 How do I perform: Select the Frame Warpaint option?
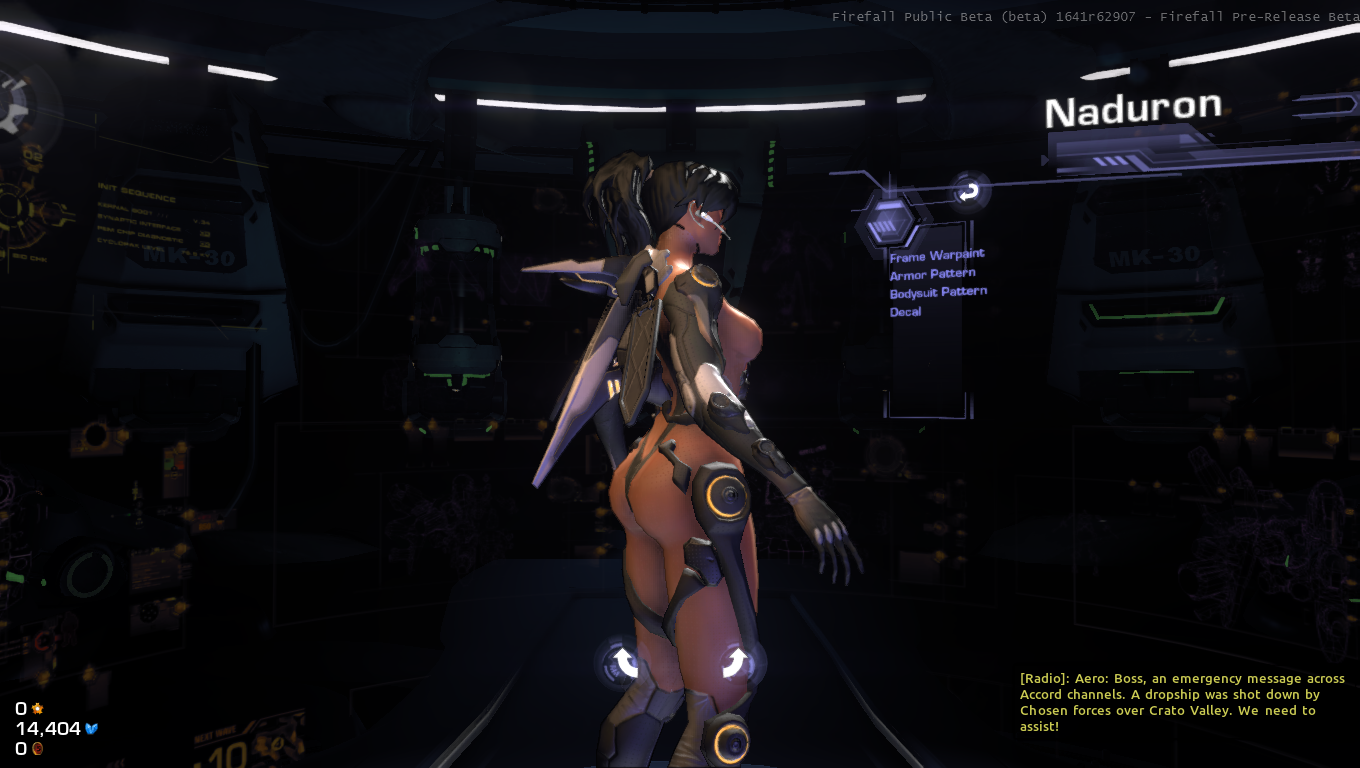937,256
